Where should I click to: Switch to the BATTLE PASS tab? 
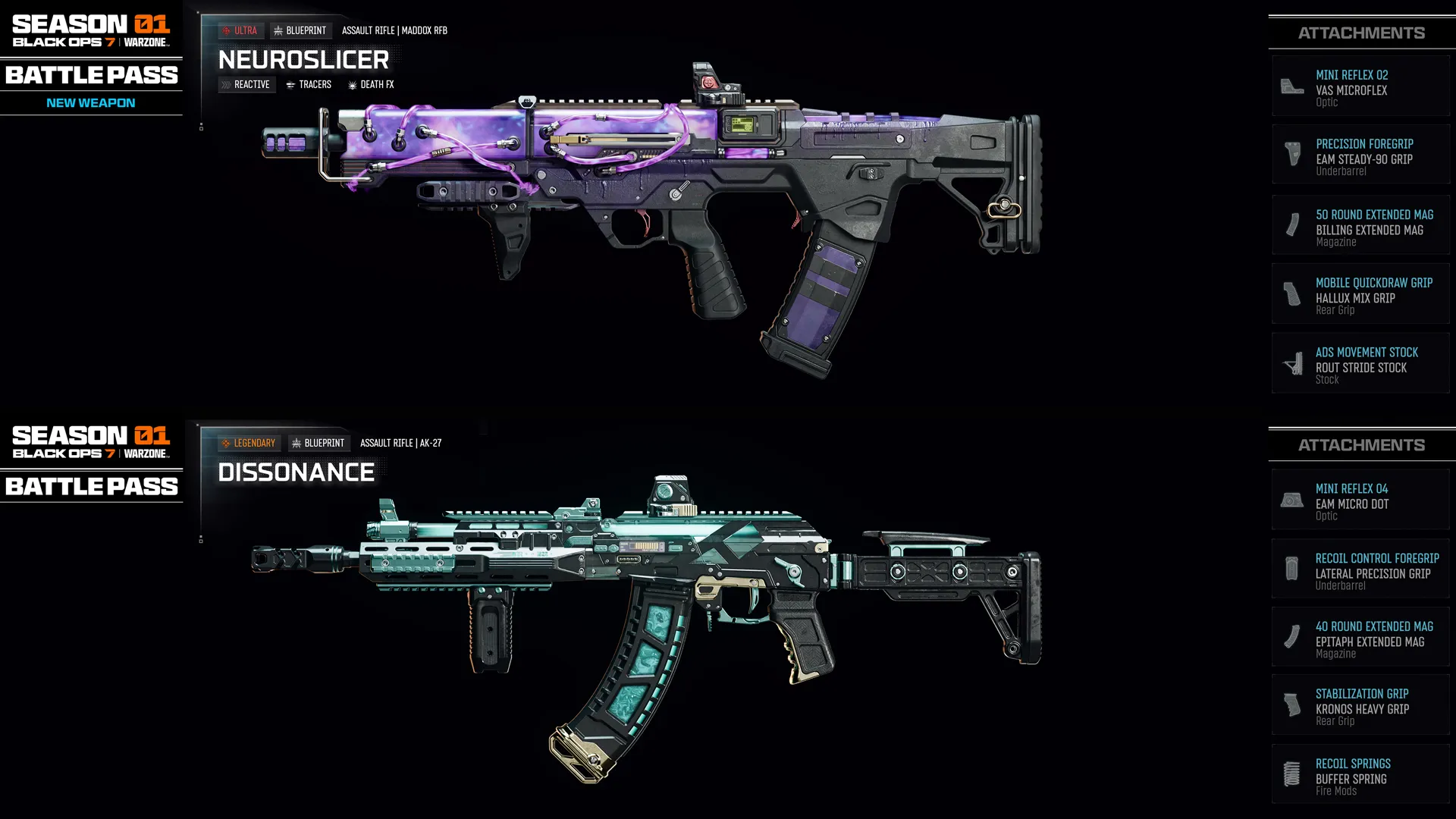pyautogui.click(x=92, y=75)
